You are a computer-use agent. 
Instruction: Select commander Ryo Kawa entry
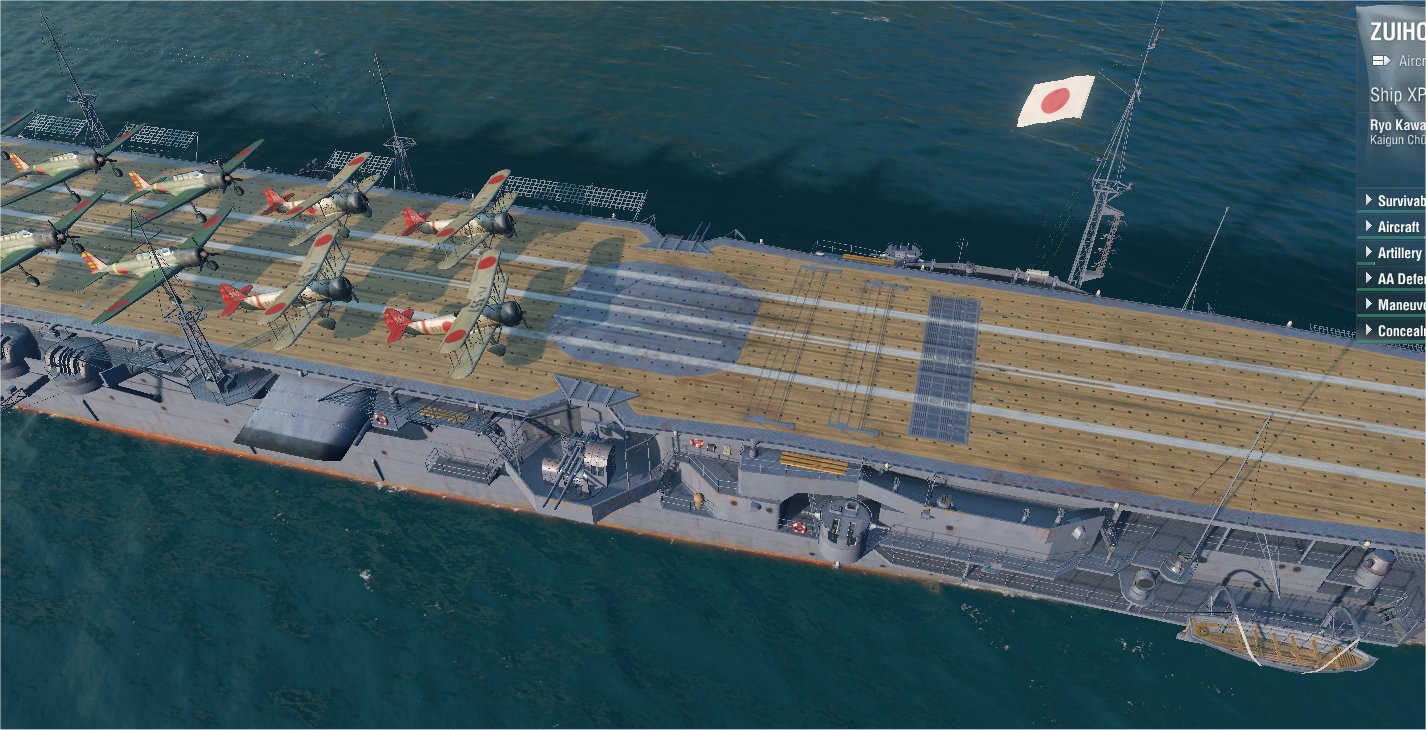tap(1398, 132)
